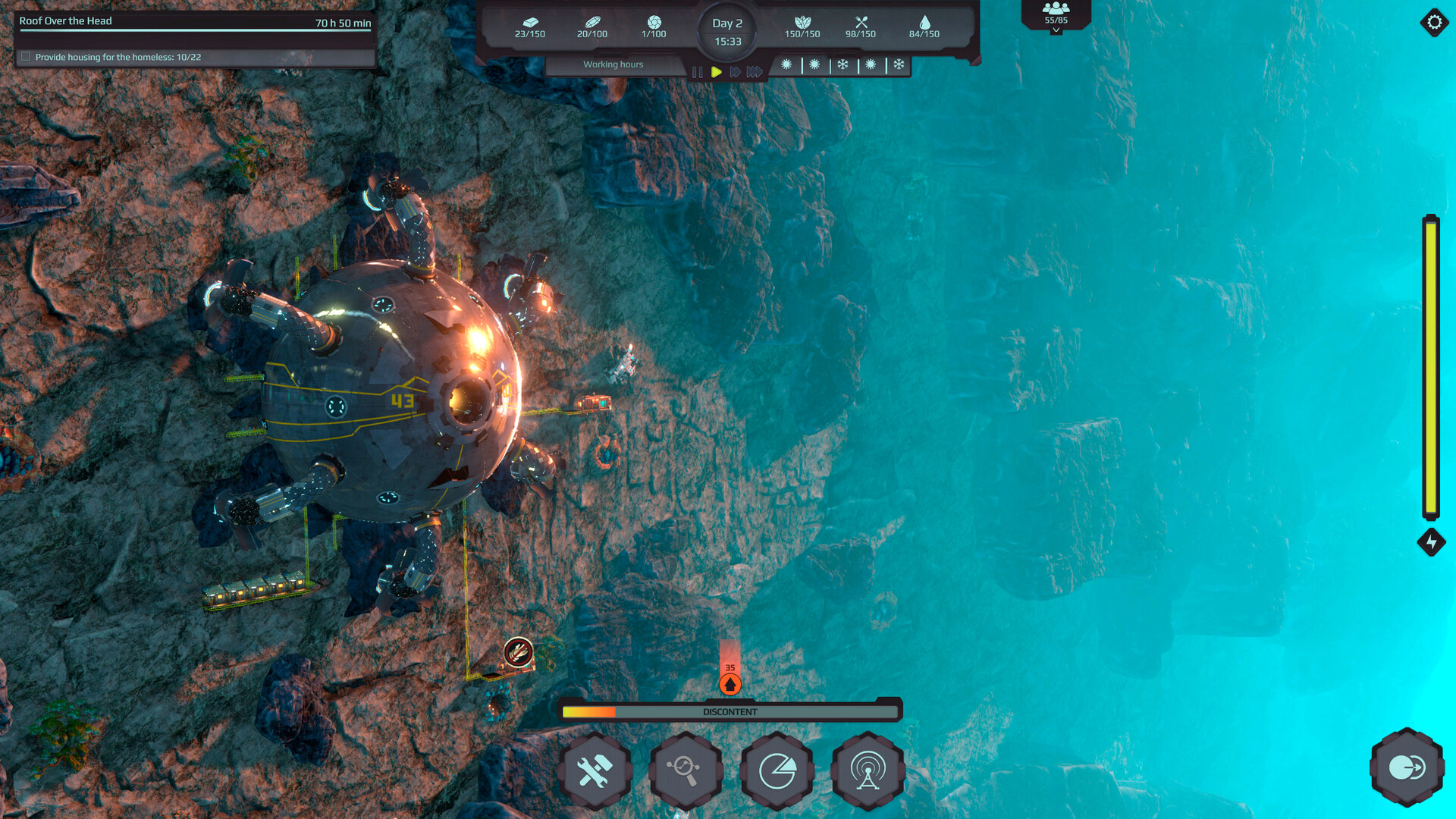Image resolution: width=1456 pixels, height=819 pixels.
Task: Click the Discontent progress bar
Action: (x=729, y=711)
